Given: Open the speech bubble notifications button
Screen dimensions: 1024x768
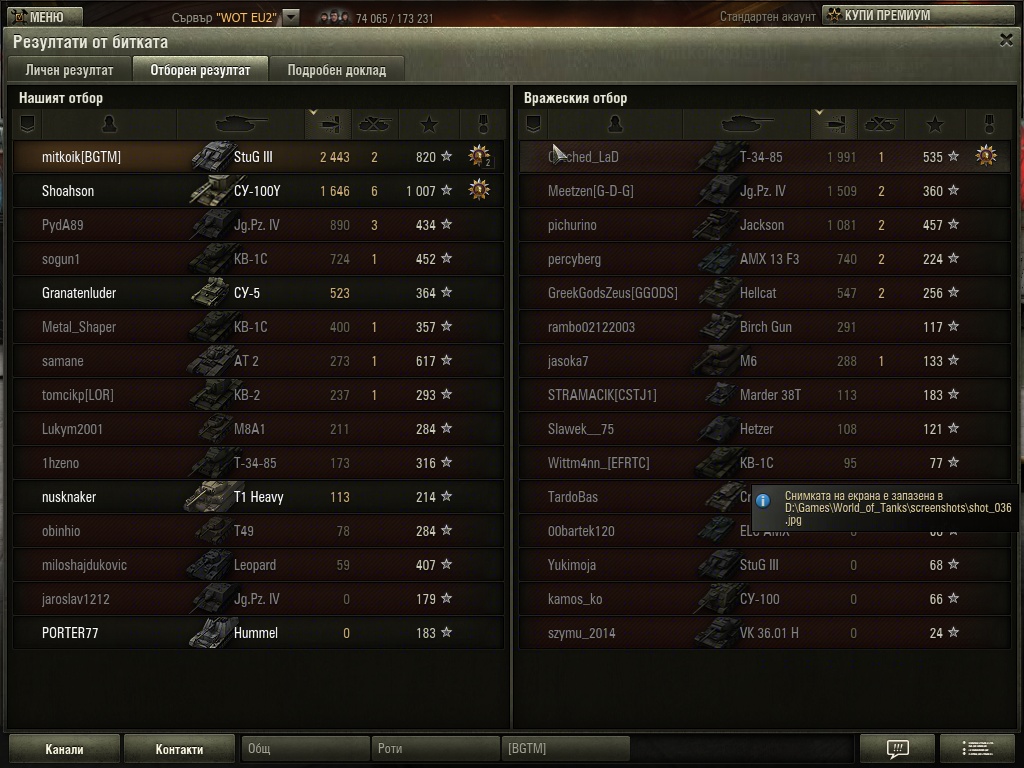Looking at the screenshot, I should pos(897,749).
